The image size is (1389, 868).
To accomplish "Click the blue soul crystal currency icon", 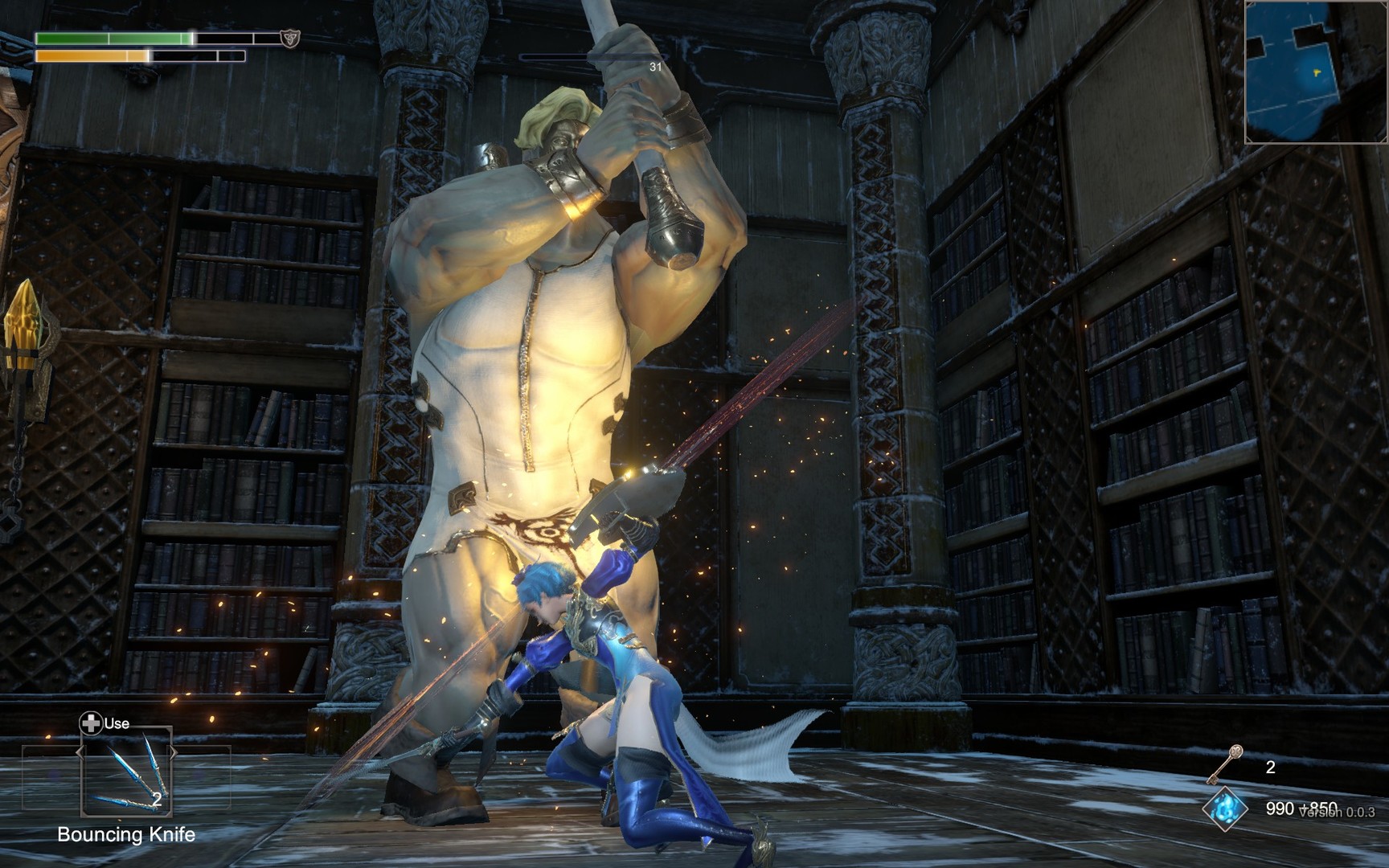I will coord(1225,809).
